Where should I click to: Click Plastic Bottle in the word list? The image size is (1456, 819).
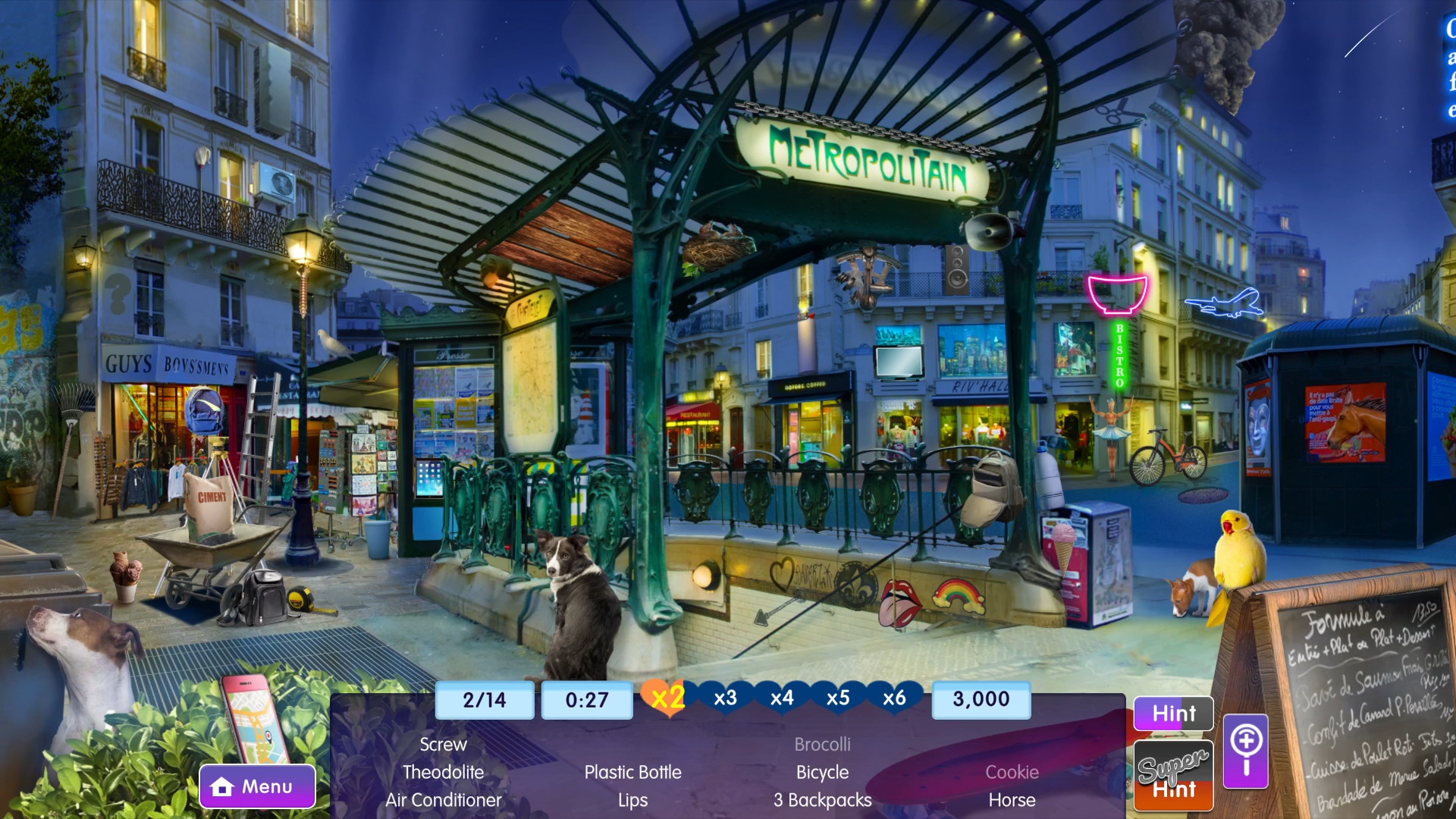632,772
